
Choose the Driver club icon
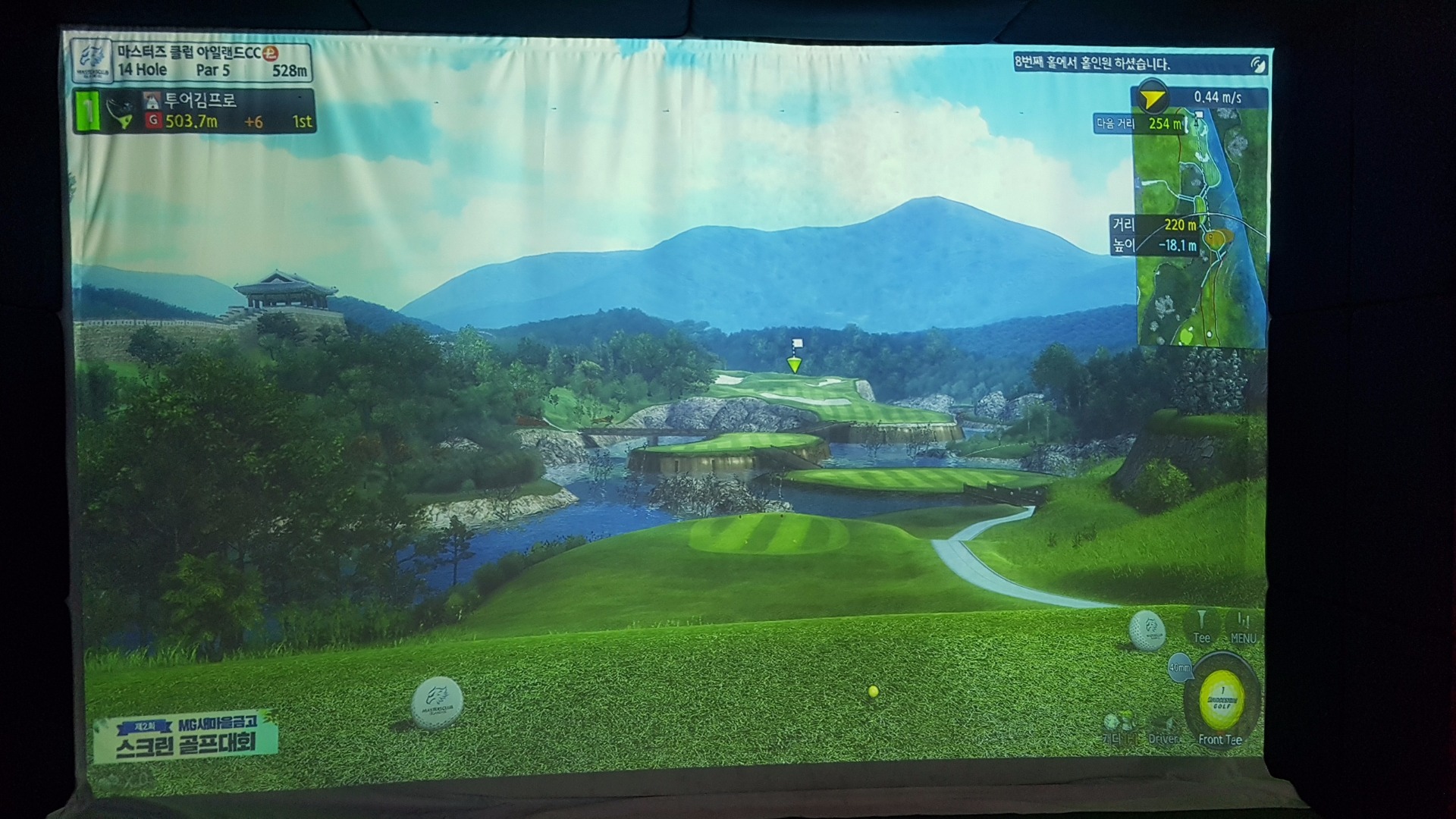coord(1163,728)
